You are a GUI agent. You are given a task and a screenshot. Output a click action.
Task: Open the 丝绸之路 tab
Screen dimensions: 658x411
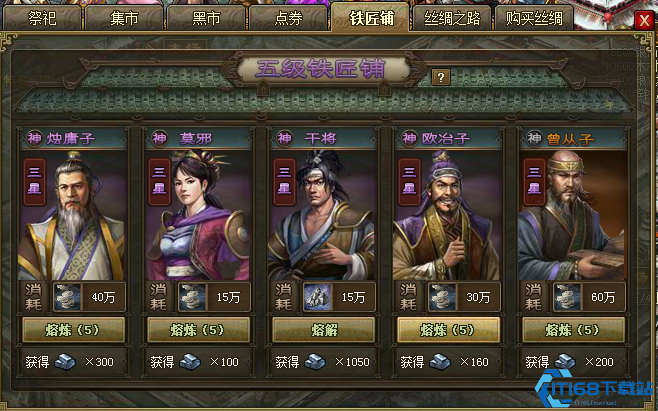point(450,18)
